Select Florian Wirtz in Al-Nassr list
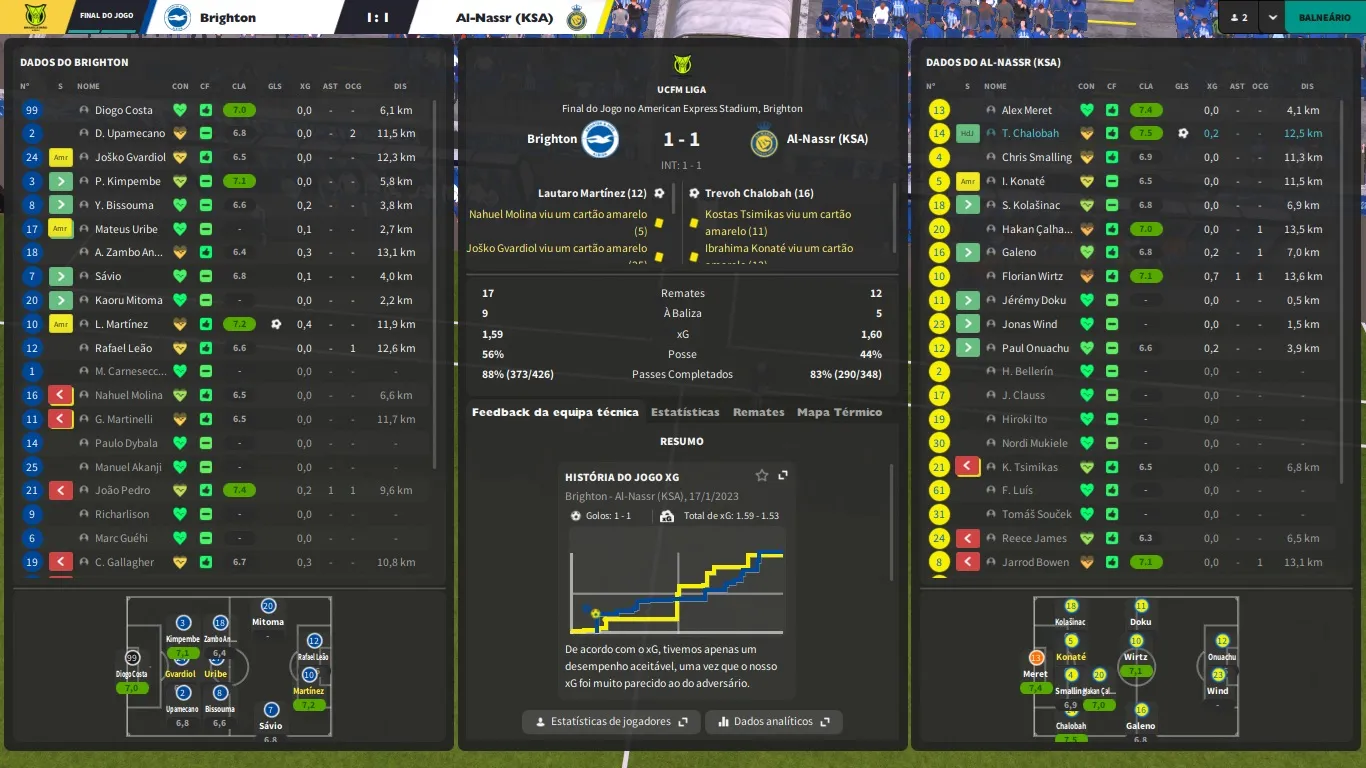The height and width of the screenshot is (768, 1366). [1032, 276]
